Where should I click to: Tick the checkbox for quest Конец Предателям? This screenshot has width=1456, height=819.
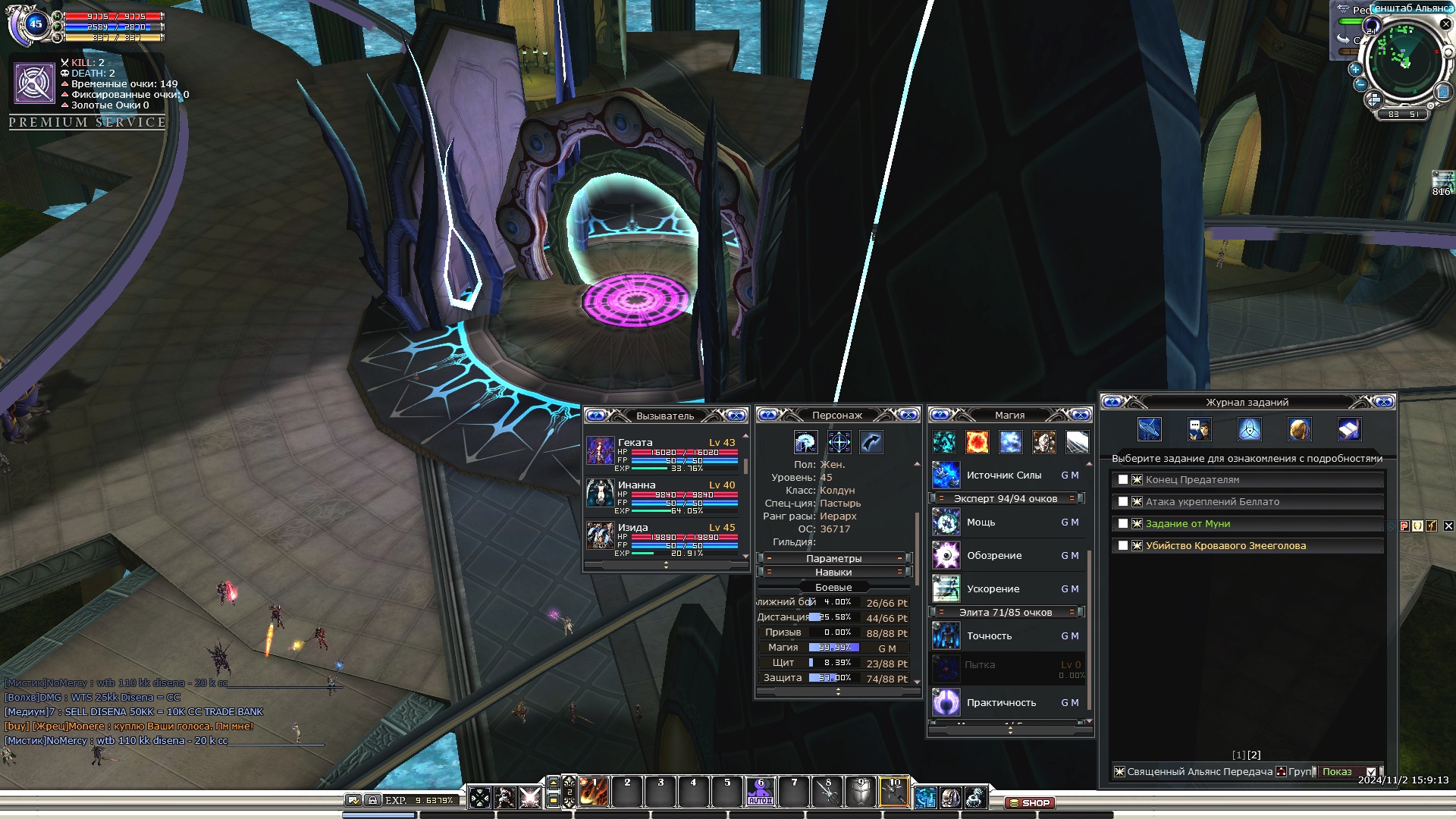pyautogui.click(x=1123, y=480)
